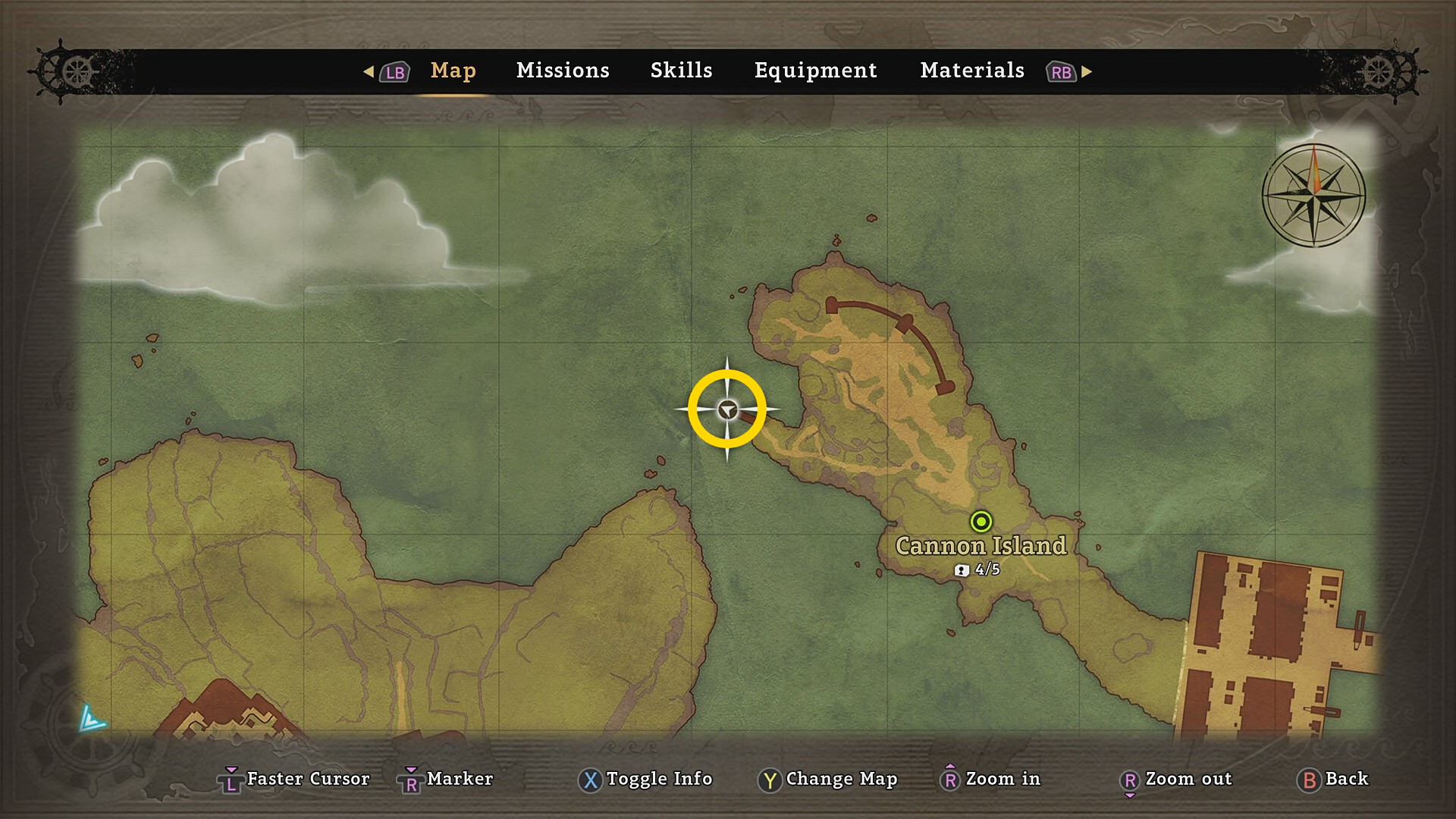Go Back from the map screen
This screenshot has height=819, width=1456.
(1333, 779)
